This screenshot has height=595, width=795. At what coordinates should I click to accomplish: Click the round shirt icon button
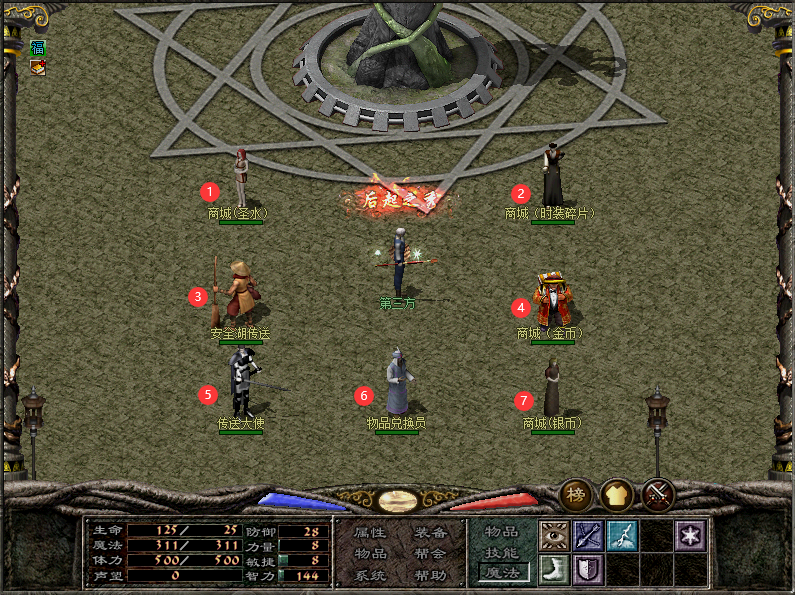[617, 494]
